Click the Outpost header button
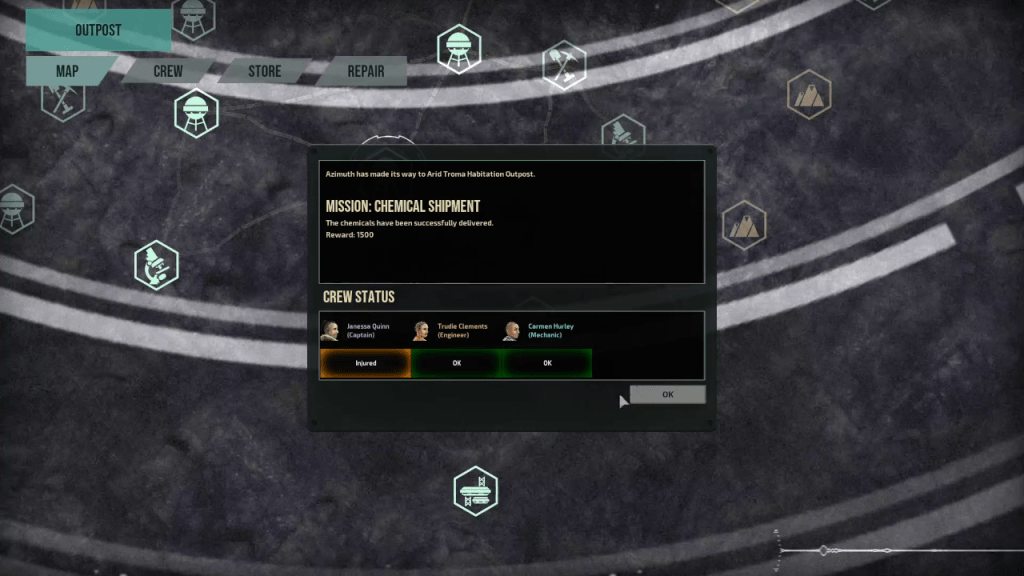The image size is (1024, 576). (x=98, y=30)
